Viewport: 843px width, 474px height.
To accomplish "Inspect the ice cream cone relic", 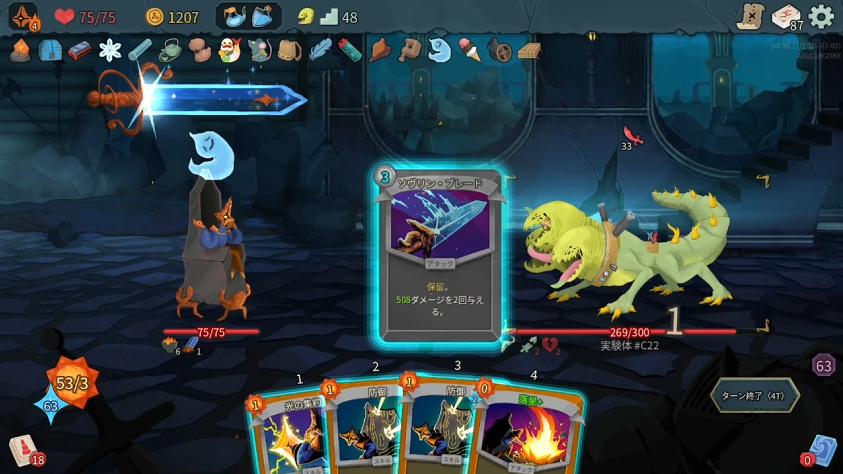I will pyautogui.click(x=469, y=50).
